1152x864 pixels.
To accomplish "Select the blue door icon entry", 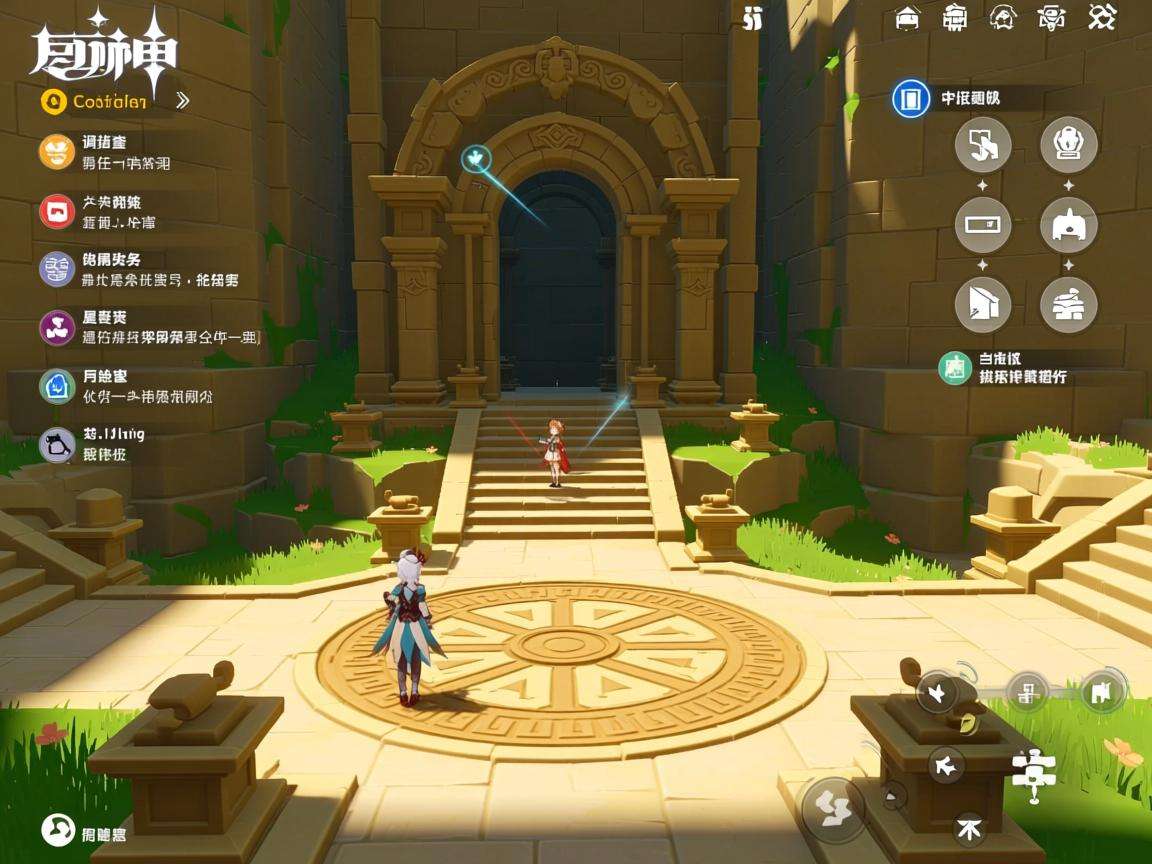I will [910, 99].
